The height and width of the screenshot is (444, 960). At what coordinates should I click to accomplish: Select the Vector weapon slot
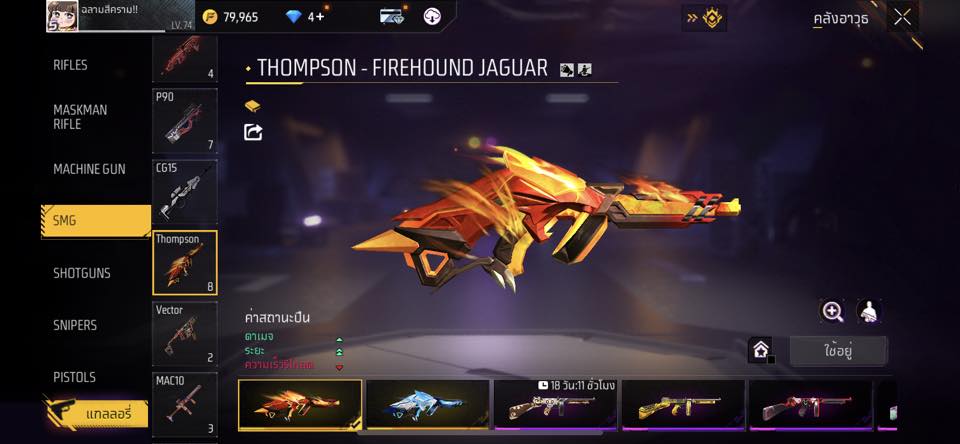[184, 333]
